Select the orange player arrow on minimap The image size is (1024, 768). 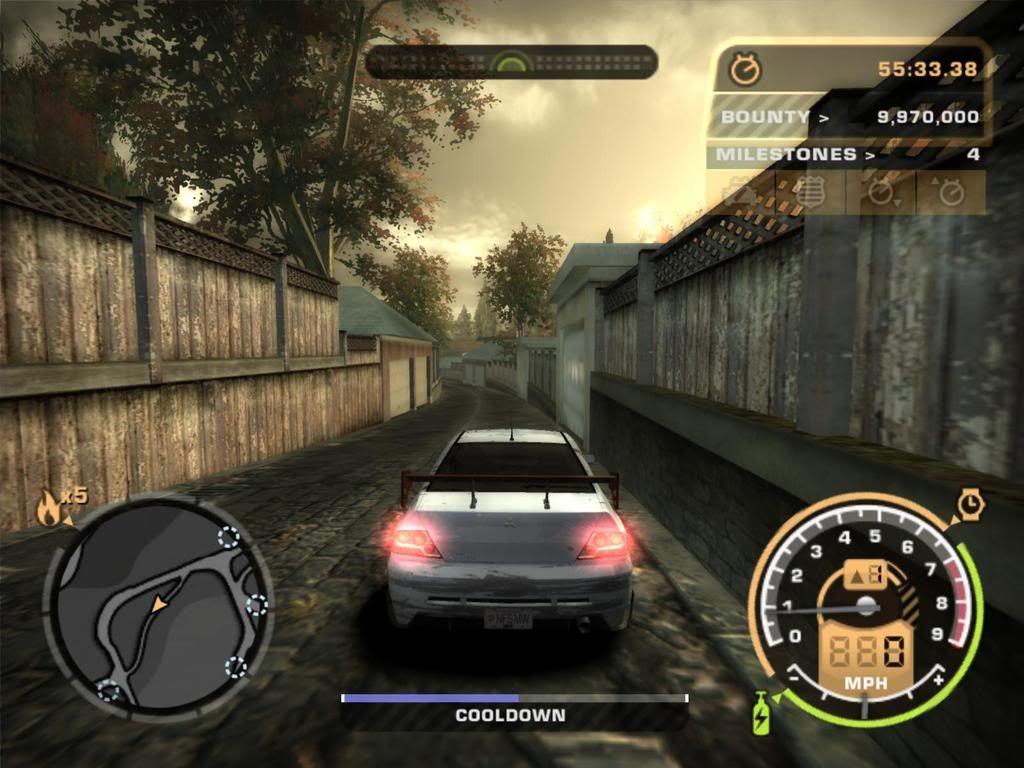[159, 605]
